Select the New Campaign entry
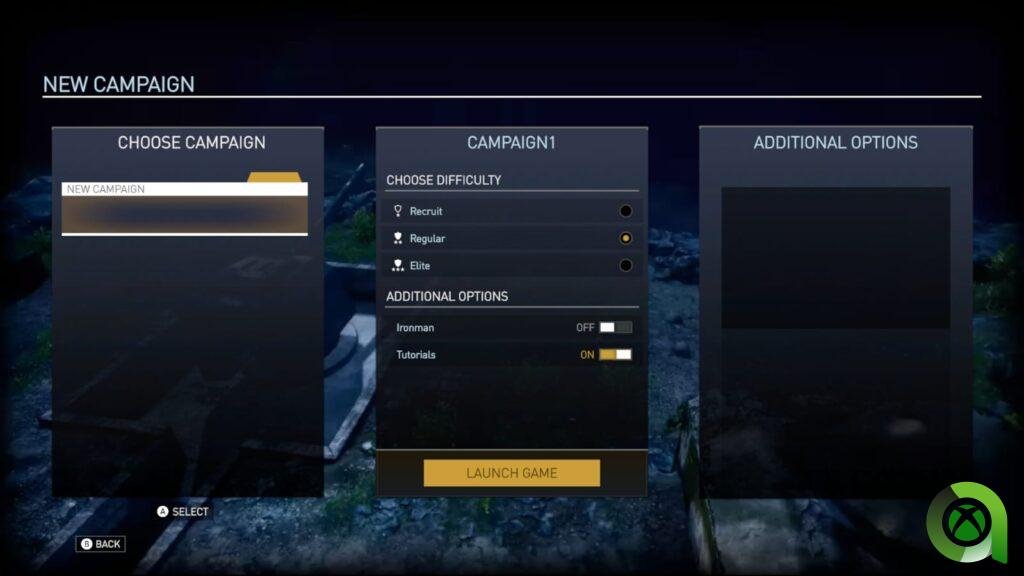This screenshot has height=576, width=1024. pyautogui.click(x=184, y=189)
